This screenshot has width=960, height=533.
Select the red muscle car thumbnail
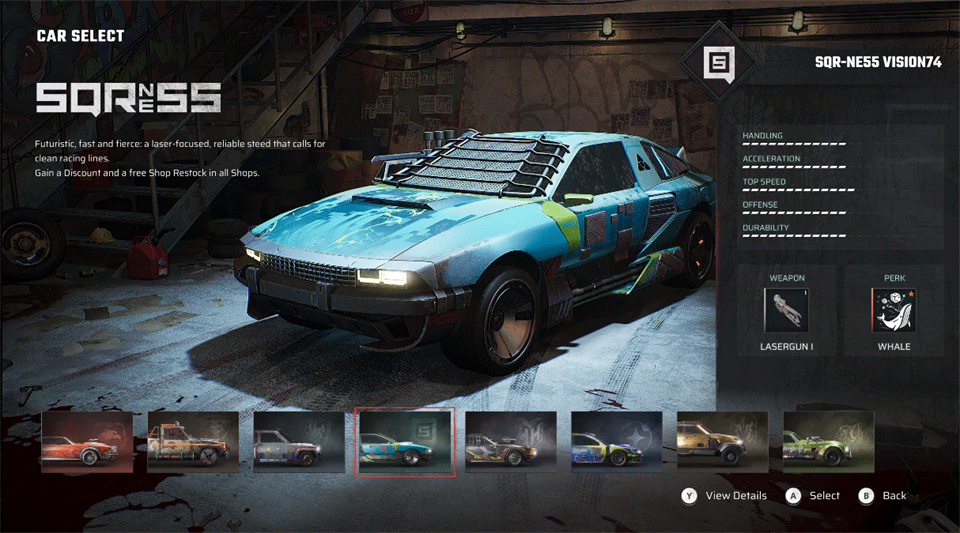(87, 442)
